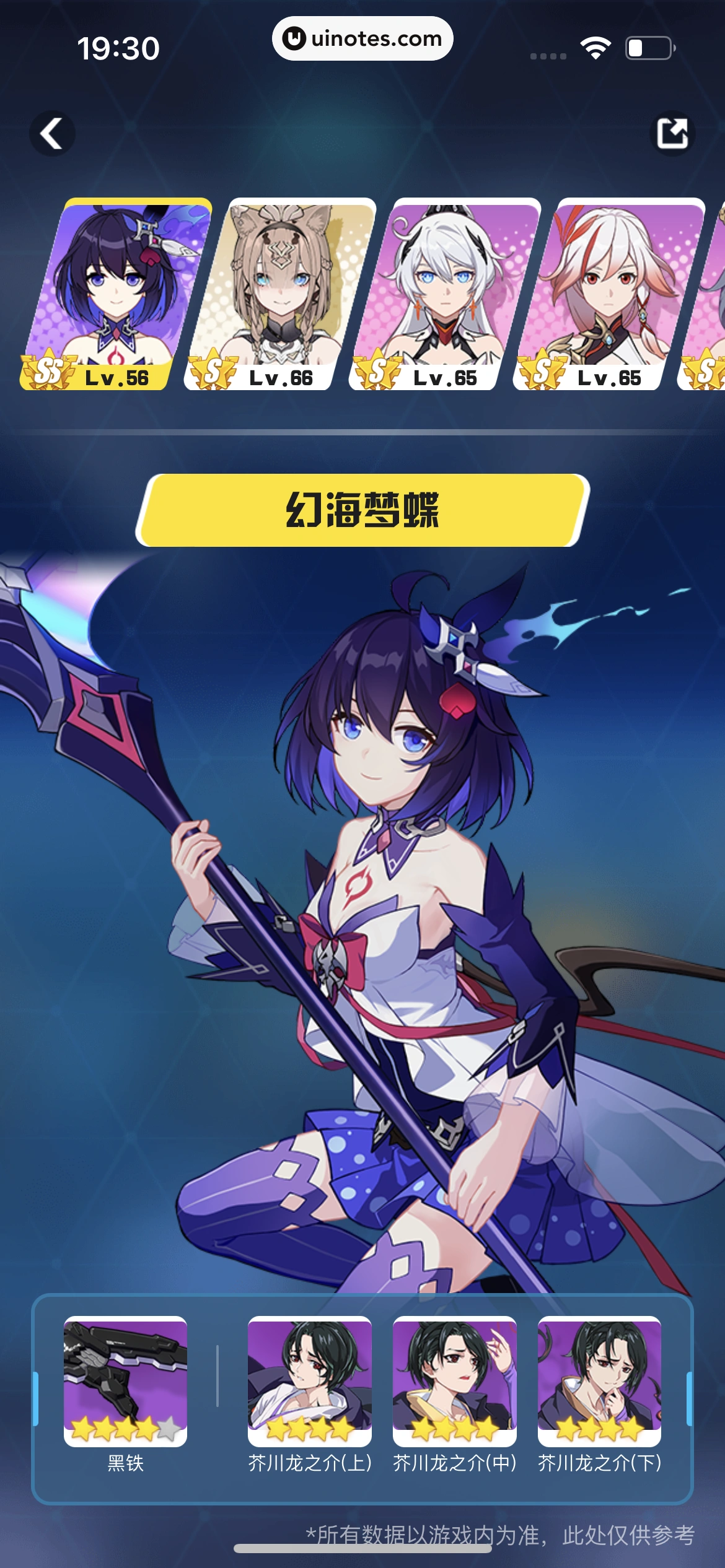This screenshot has height=1568, width=725.
Task: Open the uinotes.com watermark link
Action: point(362,38)
